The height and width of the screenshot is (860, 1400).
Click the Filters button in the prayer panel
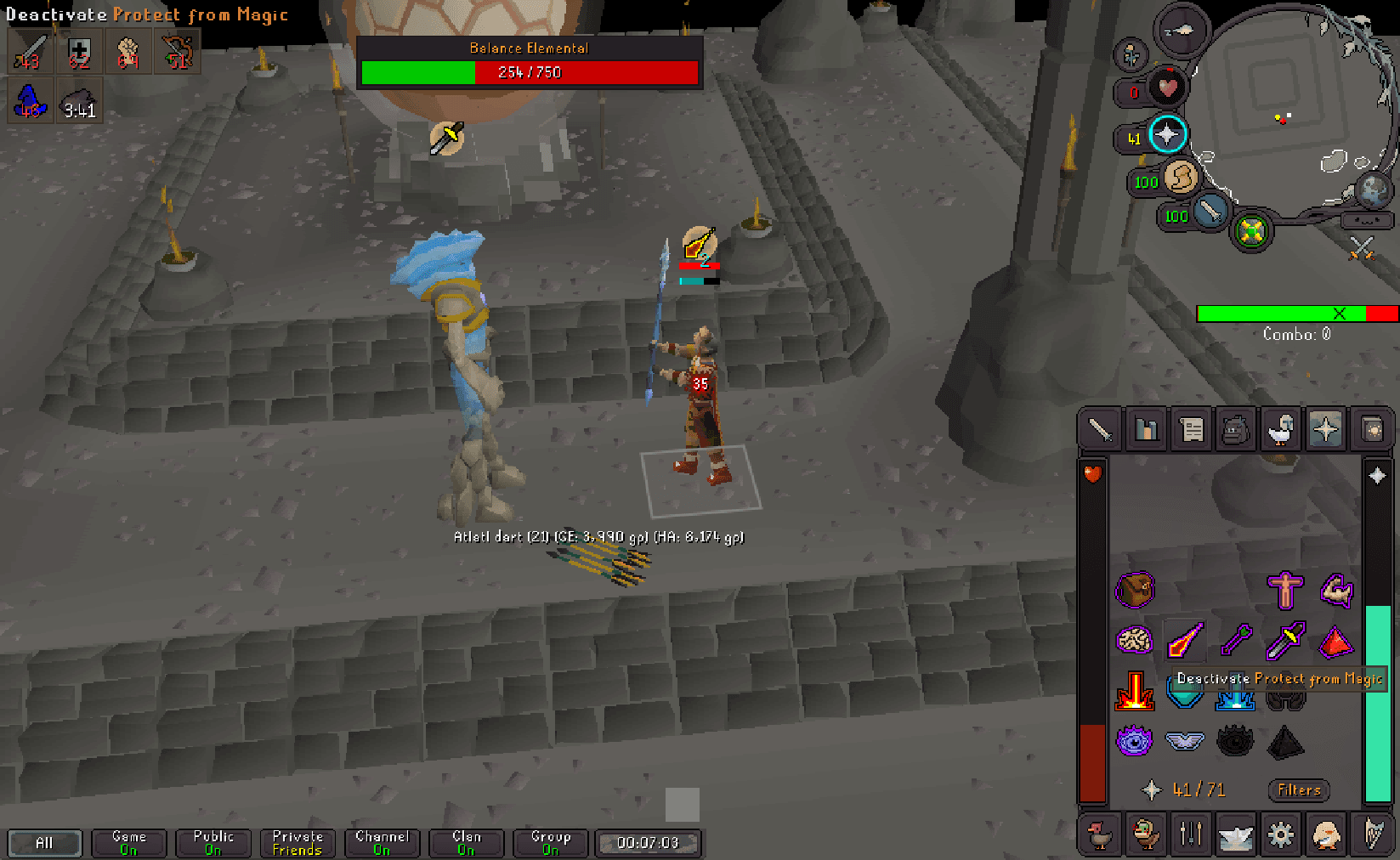1298,790
